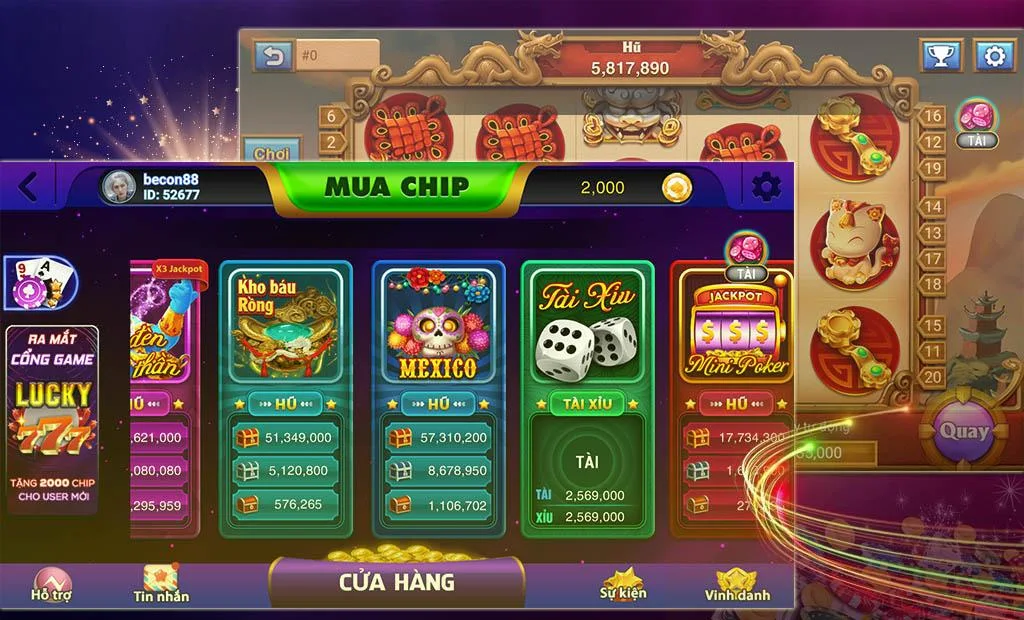Screen dimensions: 1024x620
Task: Check Tin nhắn messages
Action: tap(161, 584)
